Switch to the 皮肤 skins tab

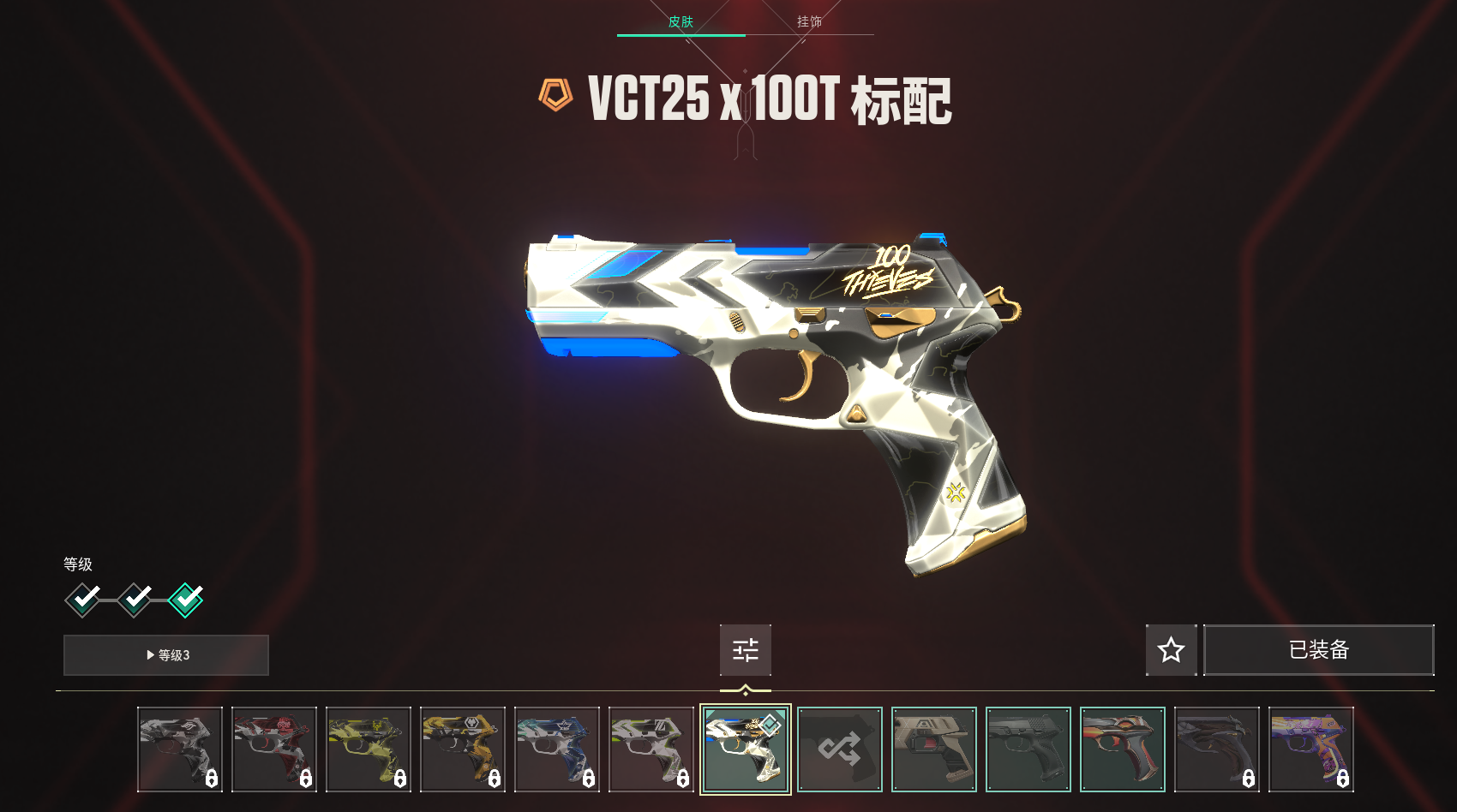click(681, 21)
